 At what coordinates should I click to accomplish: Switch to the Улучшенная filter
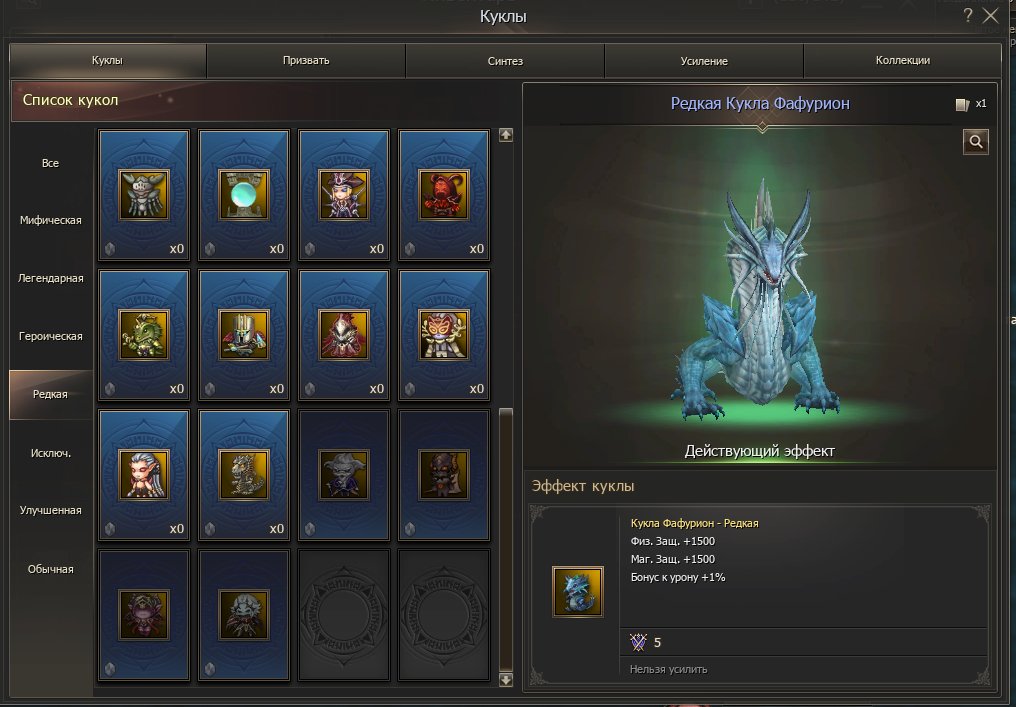pos(51,510)
